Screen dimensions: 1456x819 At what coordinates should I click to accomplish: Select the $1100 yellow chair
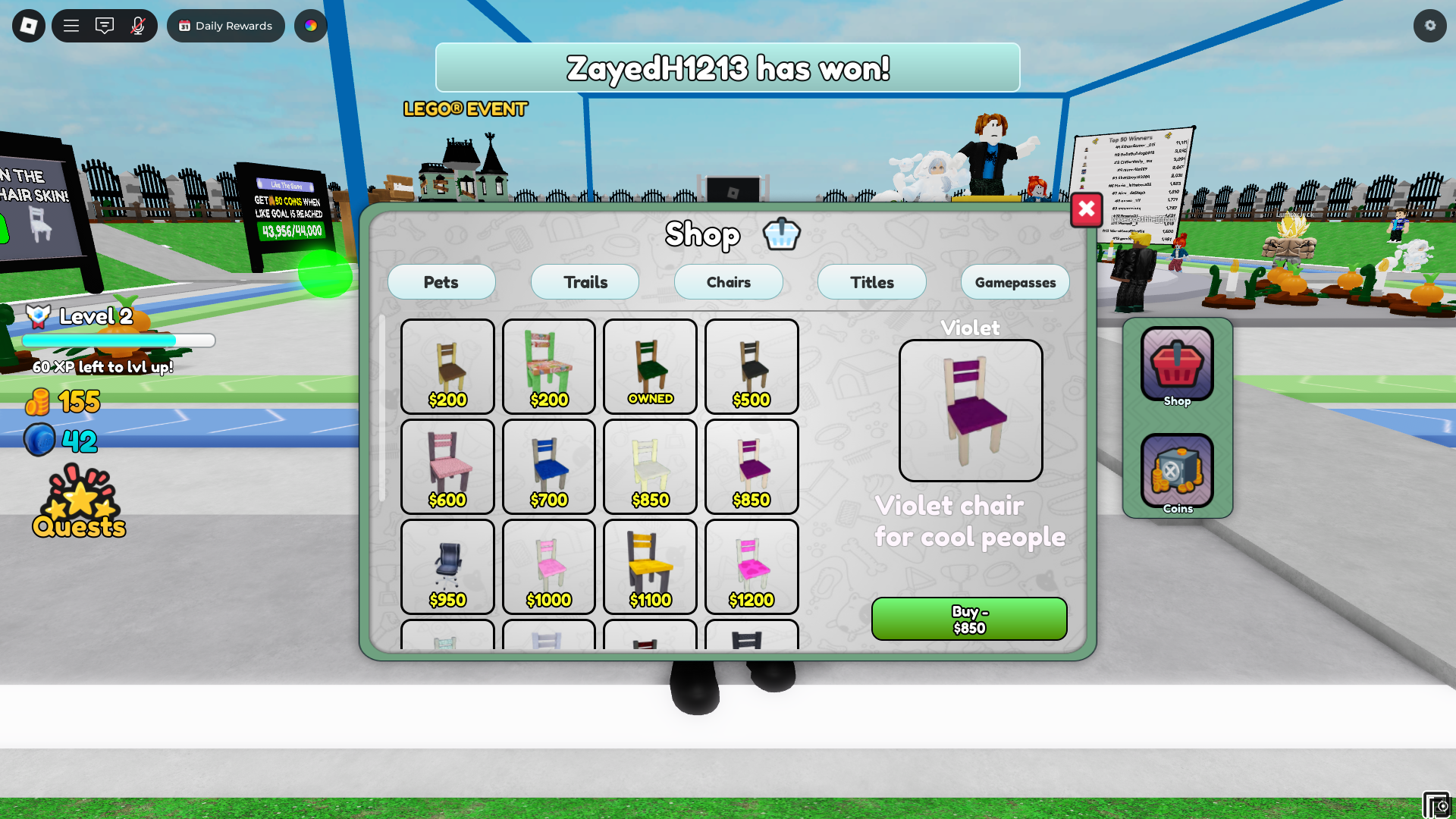point(650,566)
